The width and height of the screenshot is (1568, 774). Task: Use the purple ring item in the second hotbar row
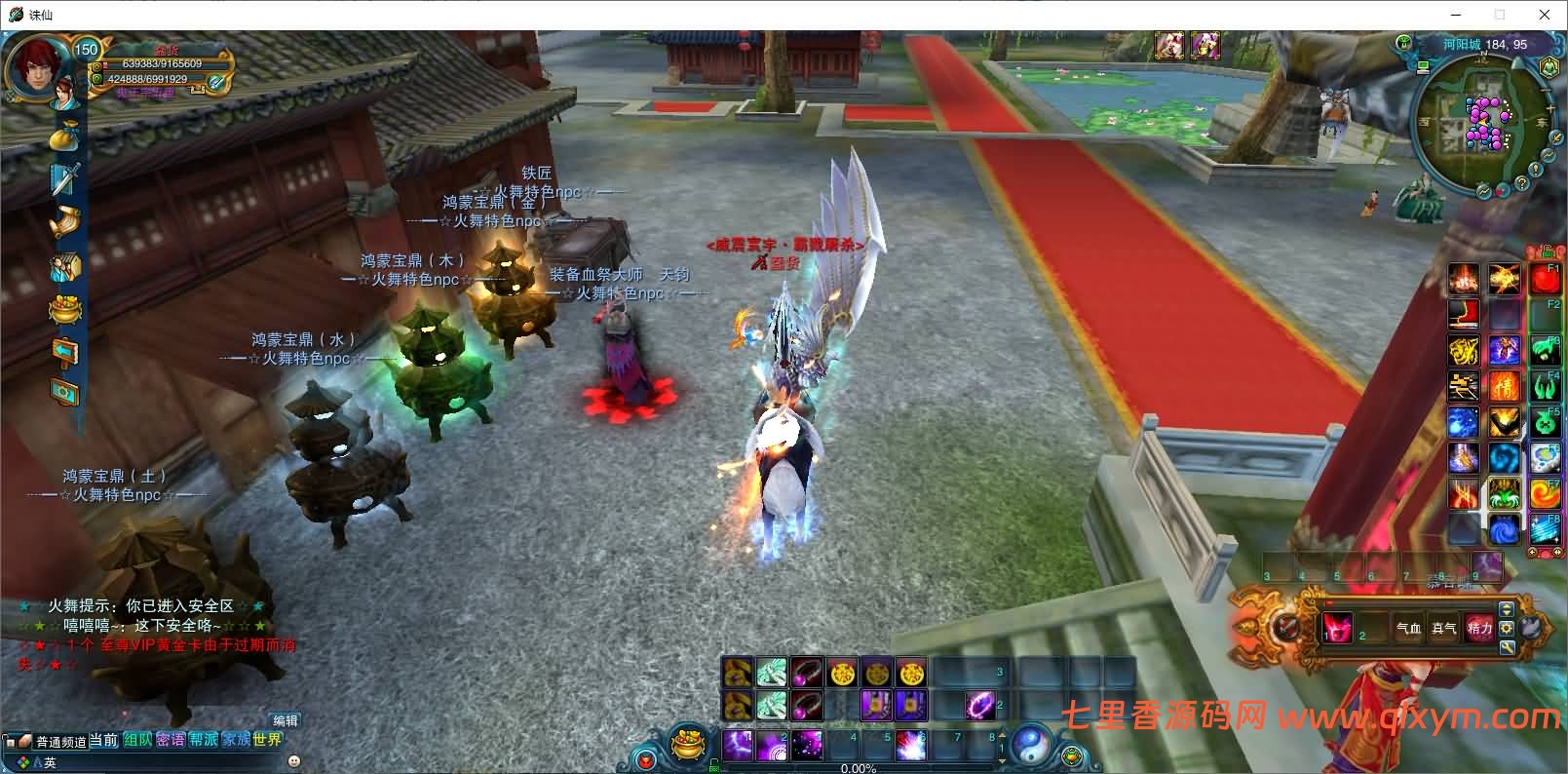coord(979,705)
